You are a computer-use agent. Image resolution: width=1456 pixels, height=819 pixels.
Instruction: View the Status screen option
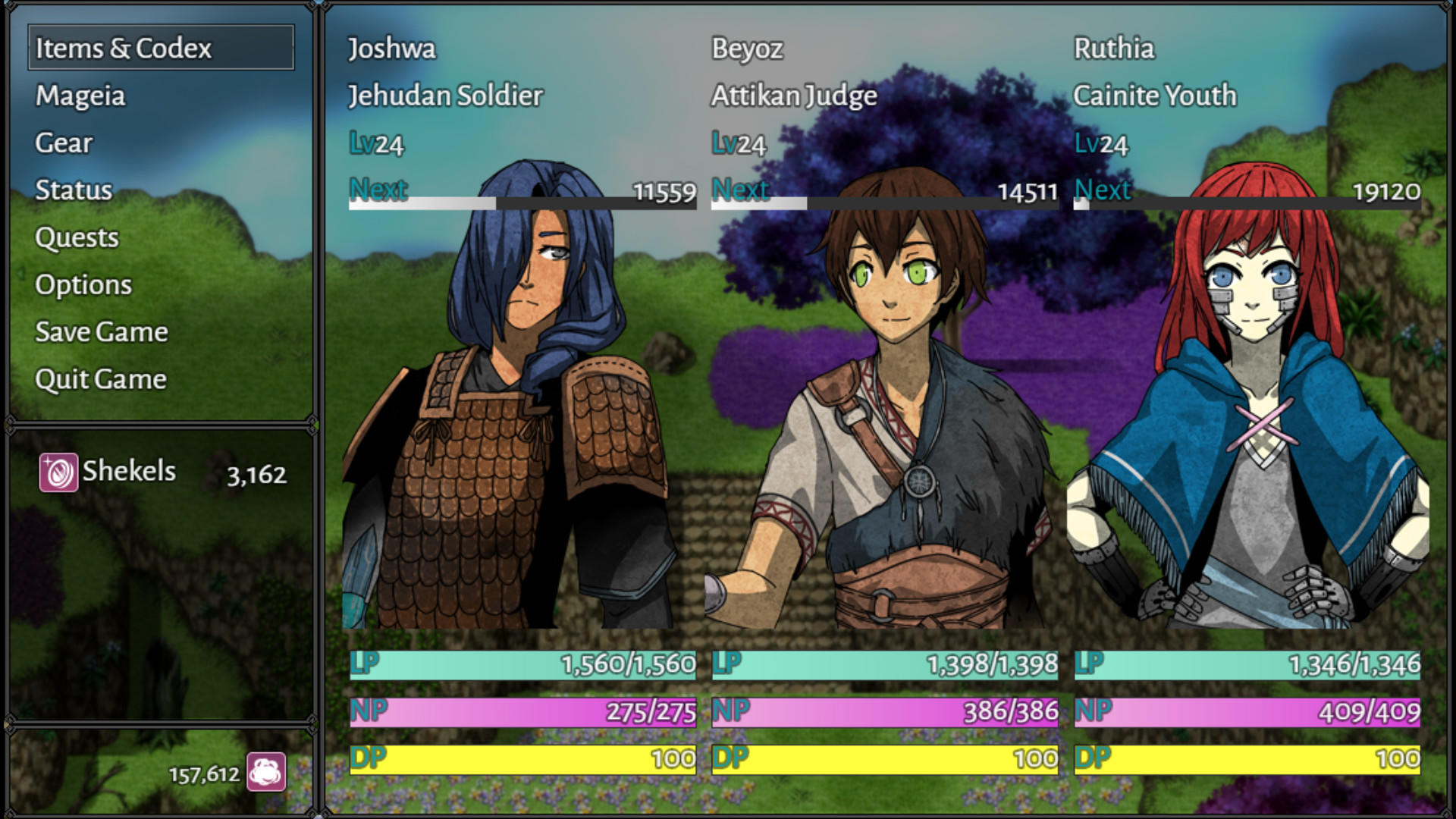tap(72, 191)
